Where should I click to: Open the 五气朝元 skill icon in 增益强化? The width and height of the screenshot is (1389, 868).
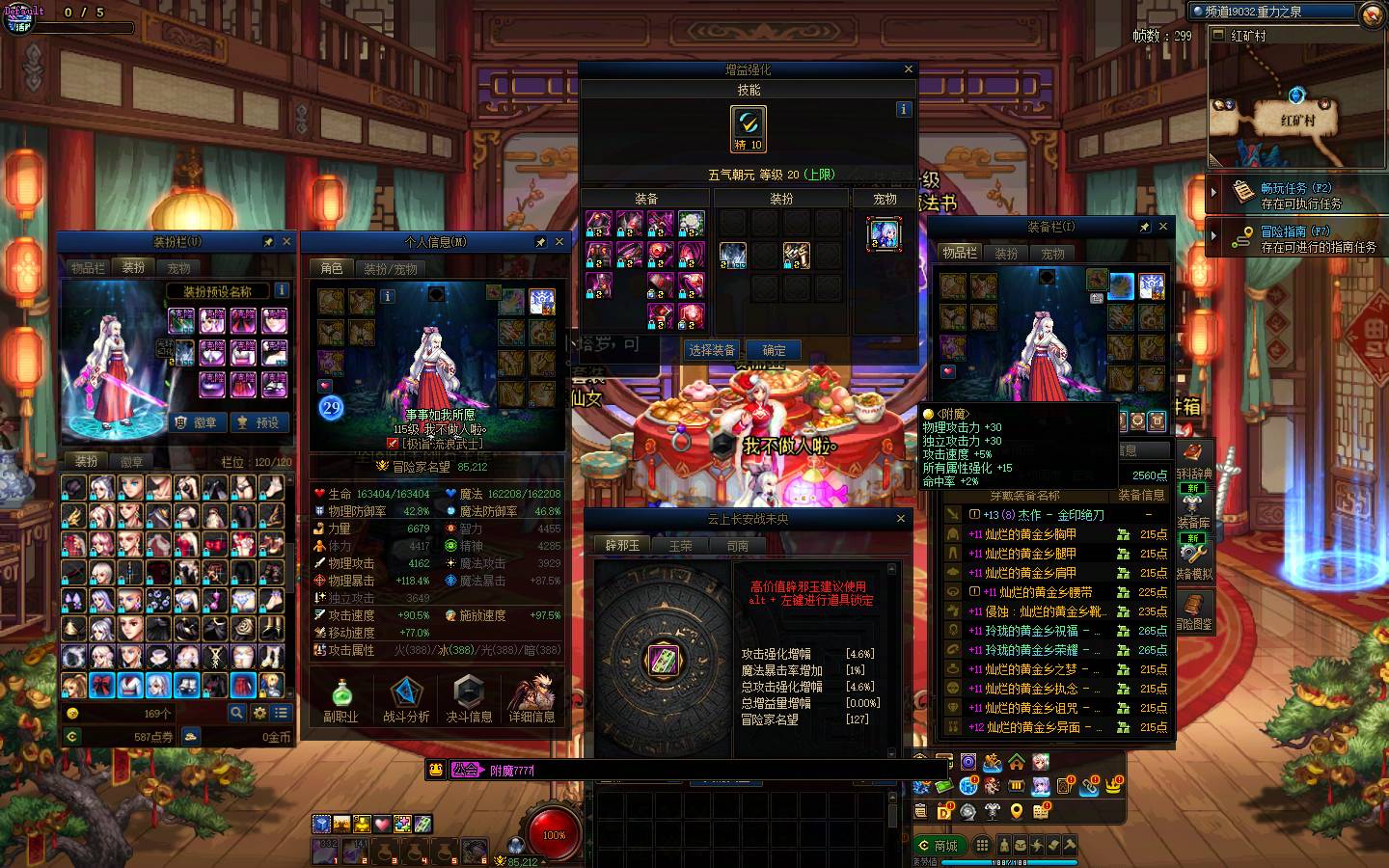pos(749,125)
